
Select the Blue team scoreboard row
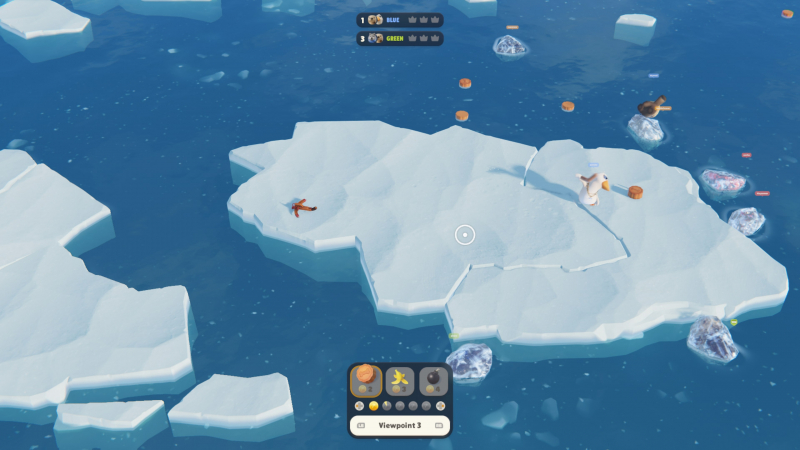coord(400,19)
